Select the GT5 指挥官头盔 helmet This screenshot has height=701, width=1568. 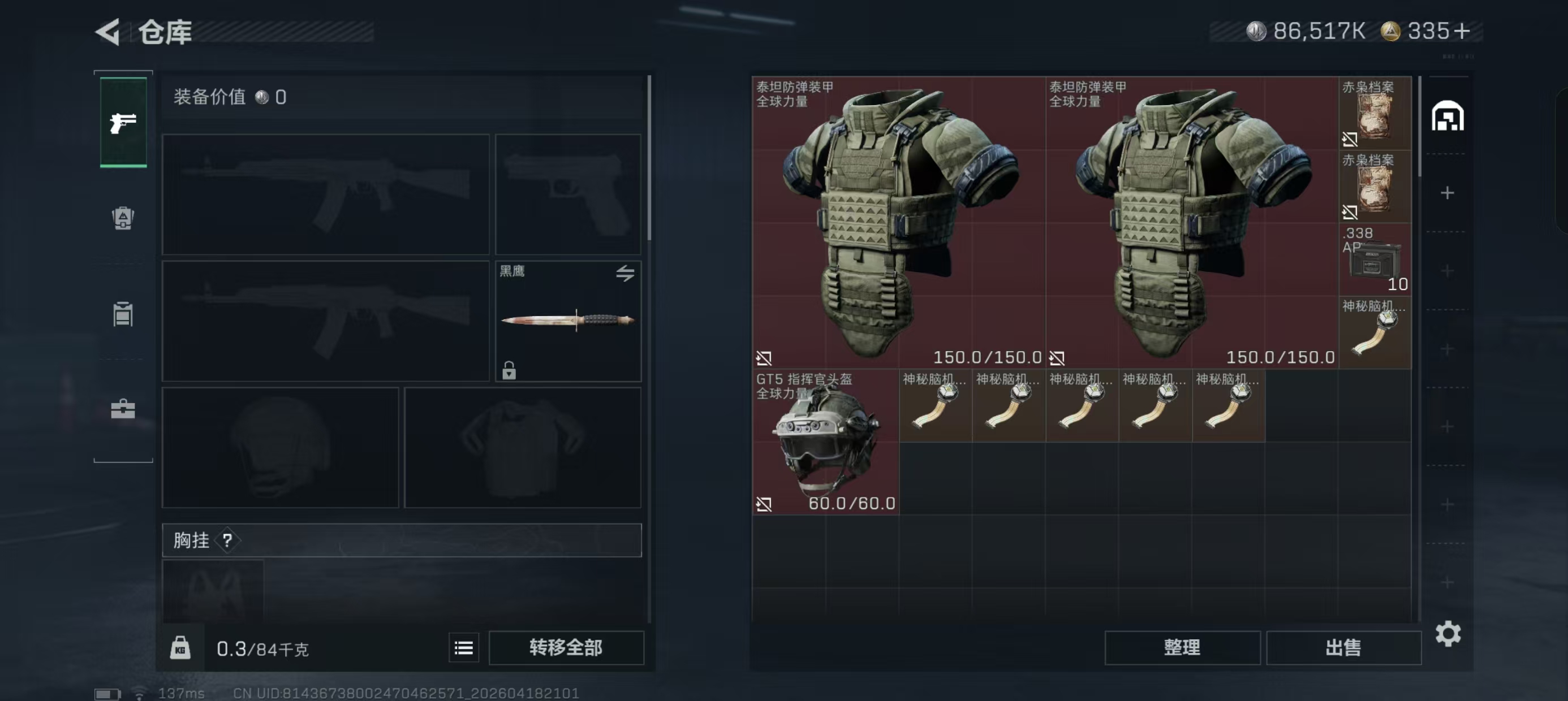coord(825,442)
